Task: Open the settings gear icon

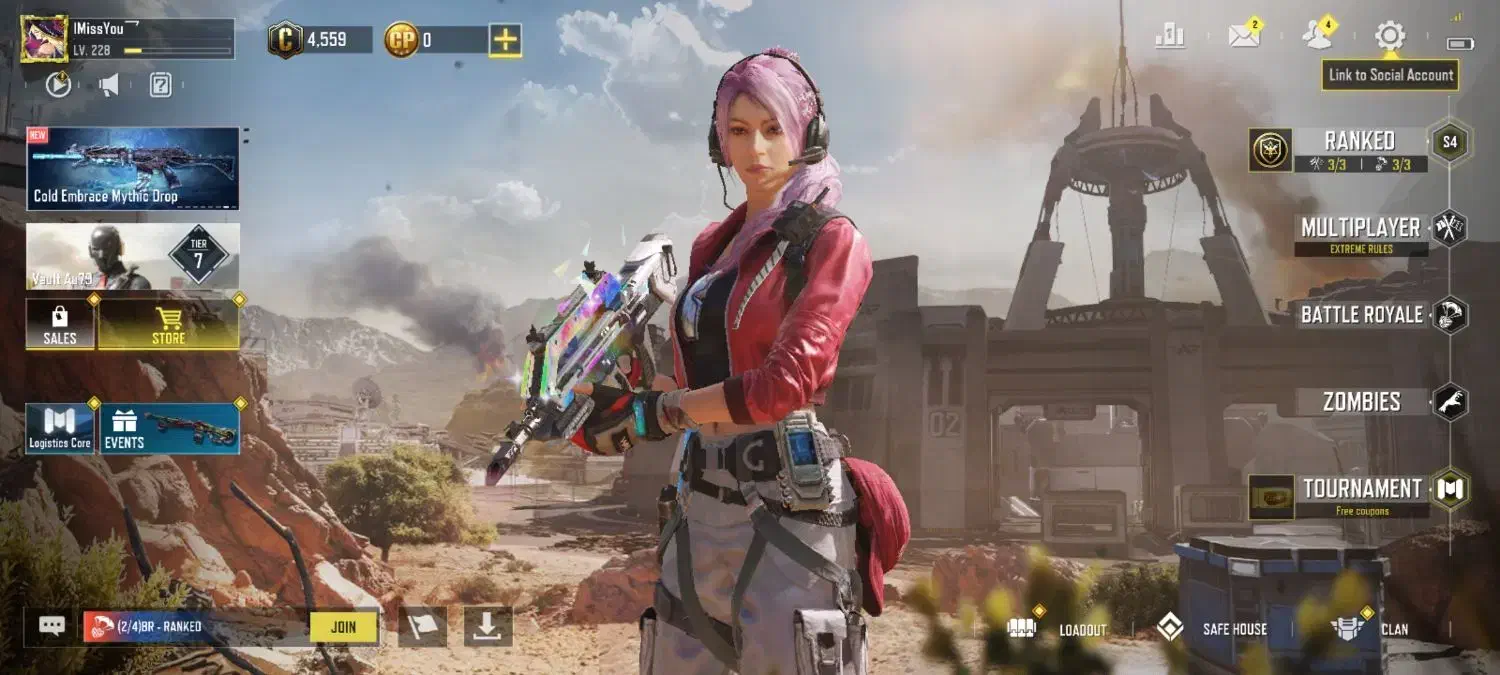Action: click(1389, 37)
